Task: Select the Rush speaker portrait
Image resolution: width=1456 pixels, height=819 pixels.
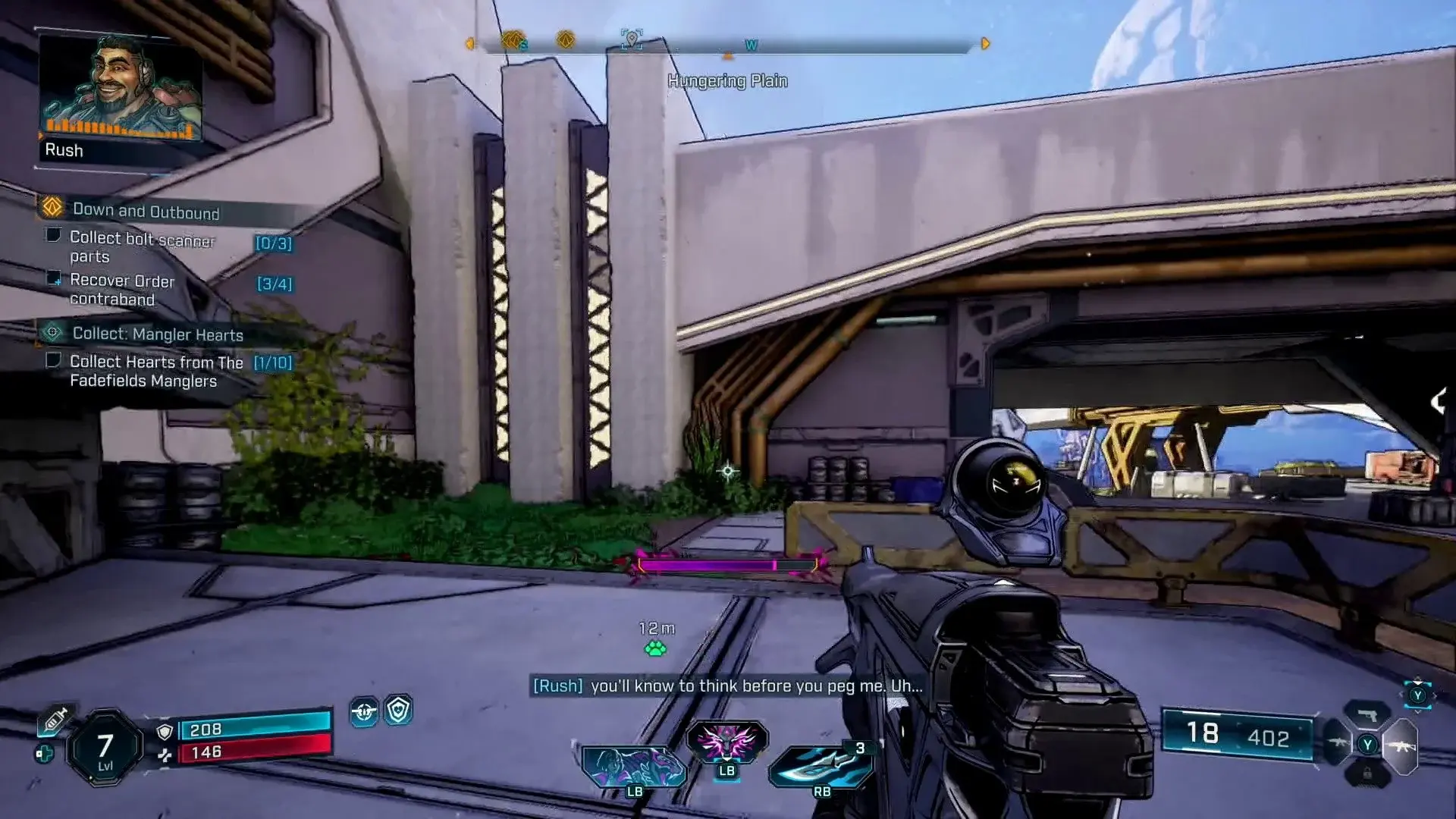Action: point(121,87)
